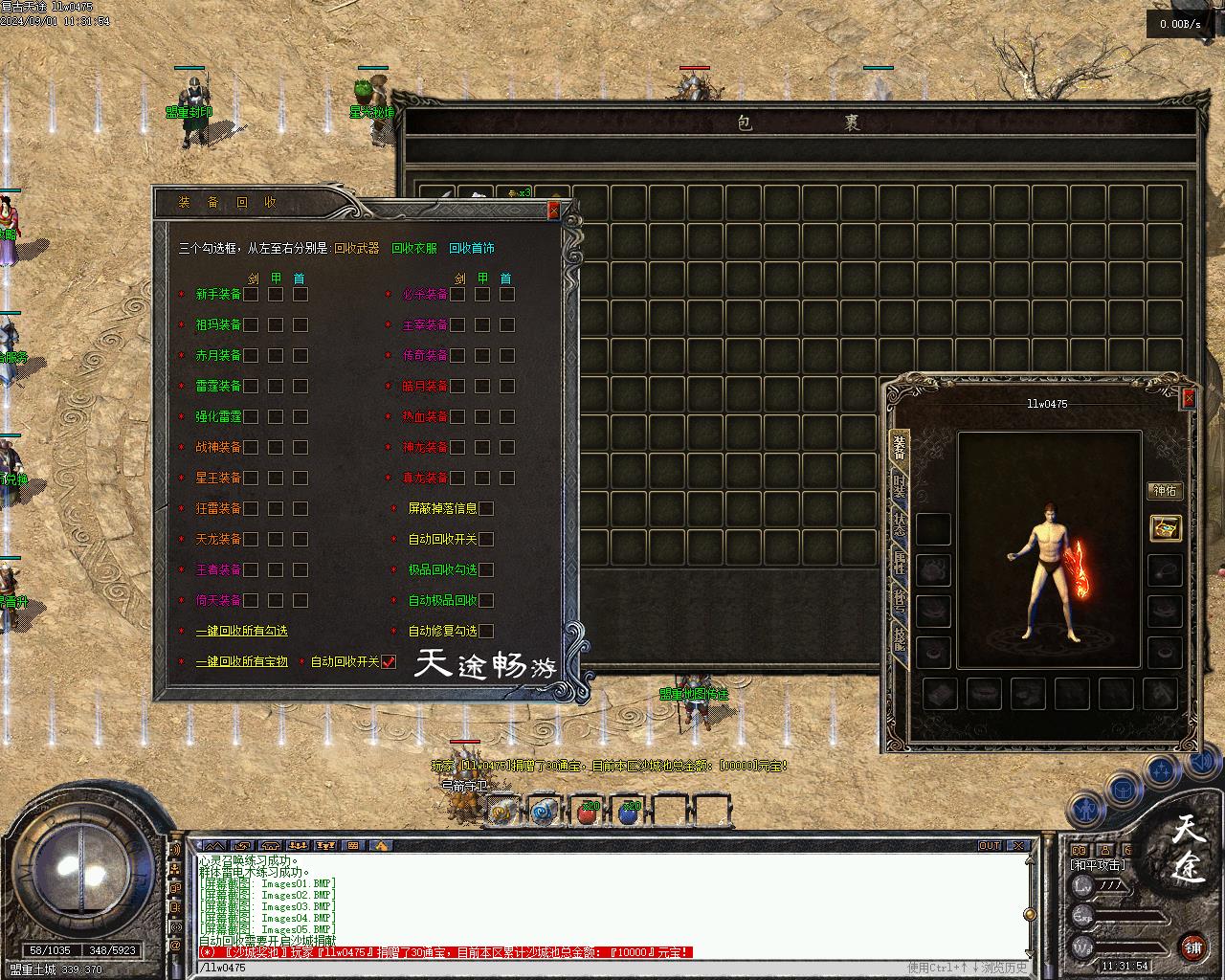Switch to the 时装 fashion tab
Image resolution: width=1225 pixels, height=980 pixels.
(x=899, y=486)
